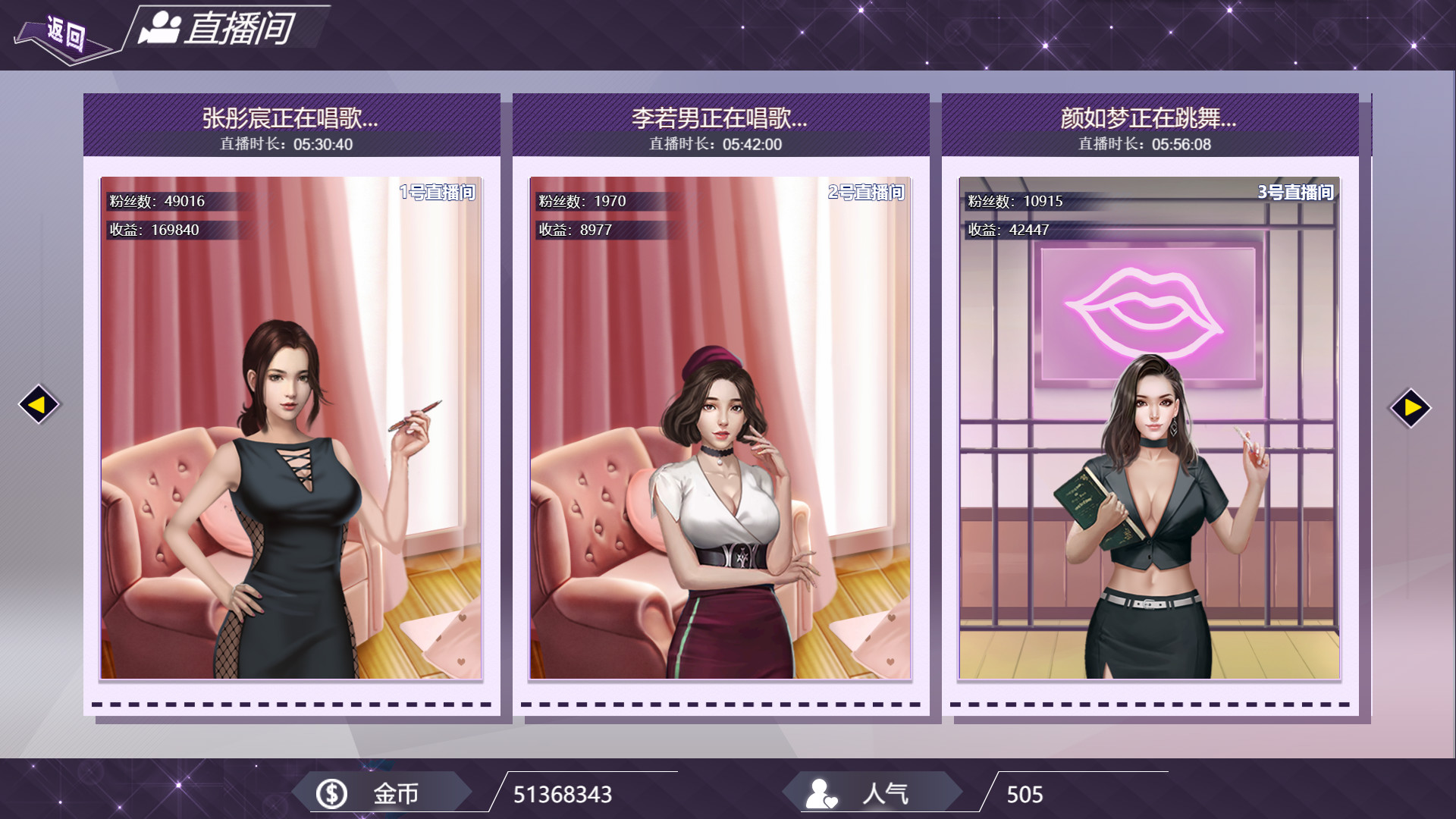Select the 1号直播间 room label
The image size is (1456, 819).
coord(438,193)
